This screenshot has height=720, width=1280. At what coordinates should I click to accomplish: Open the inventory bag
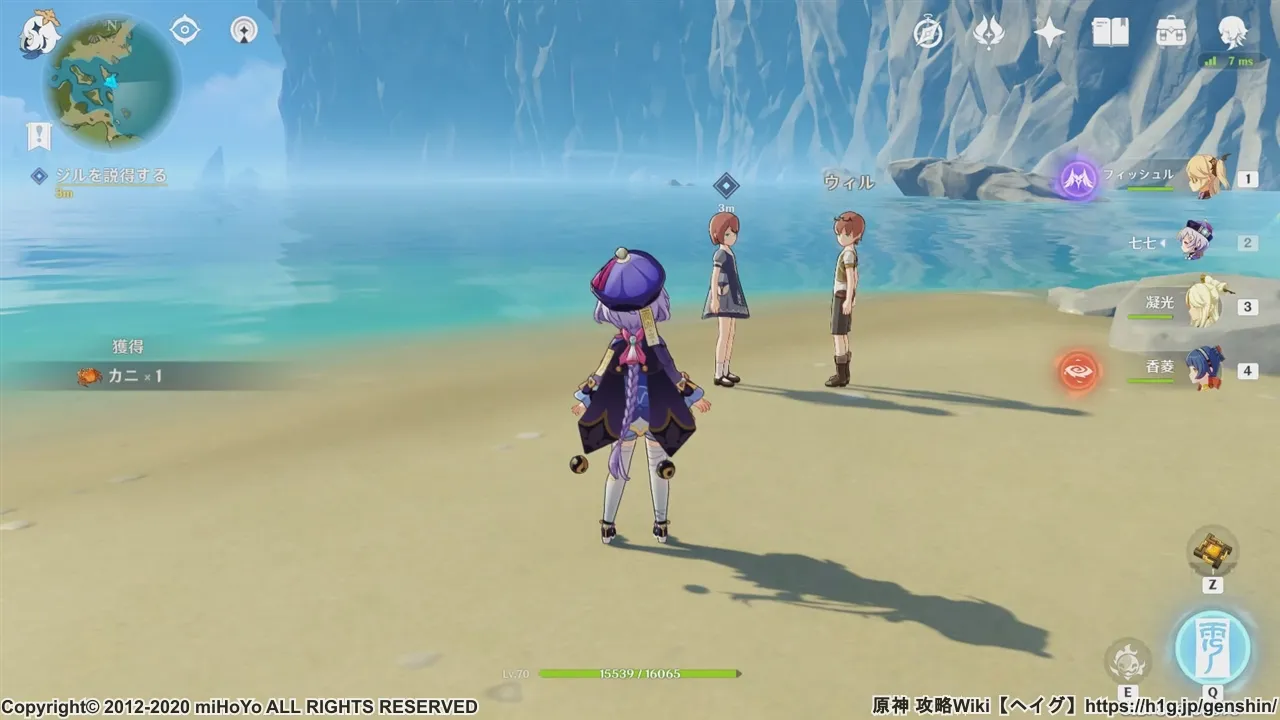pyautogui.click(x=1171, y=33)
